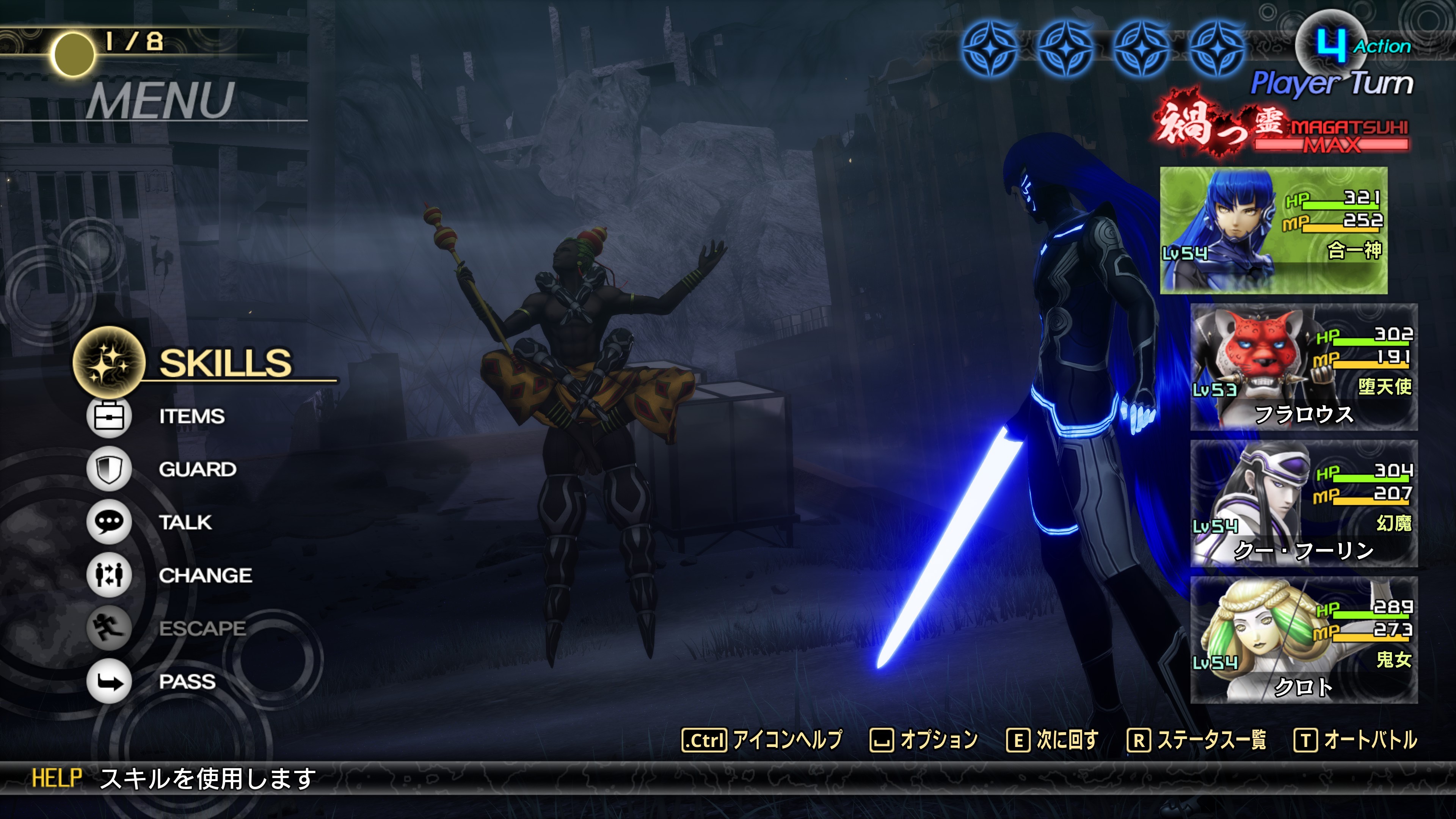Open ステータス一覧 status list
The image size is (1456, 819).
1197,740
